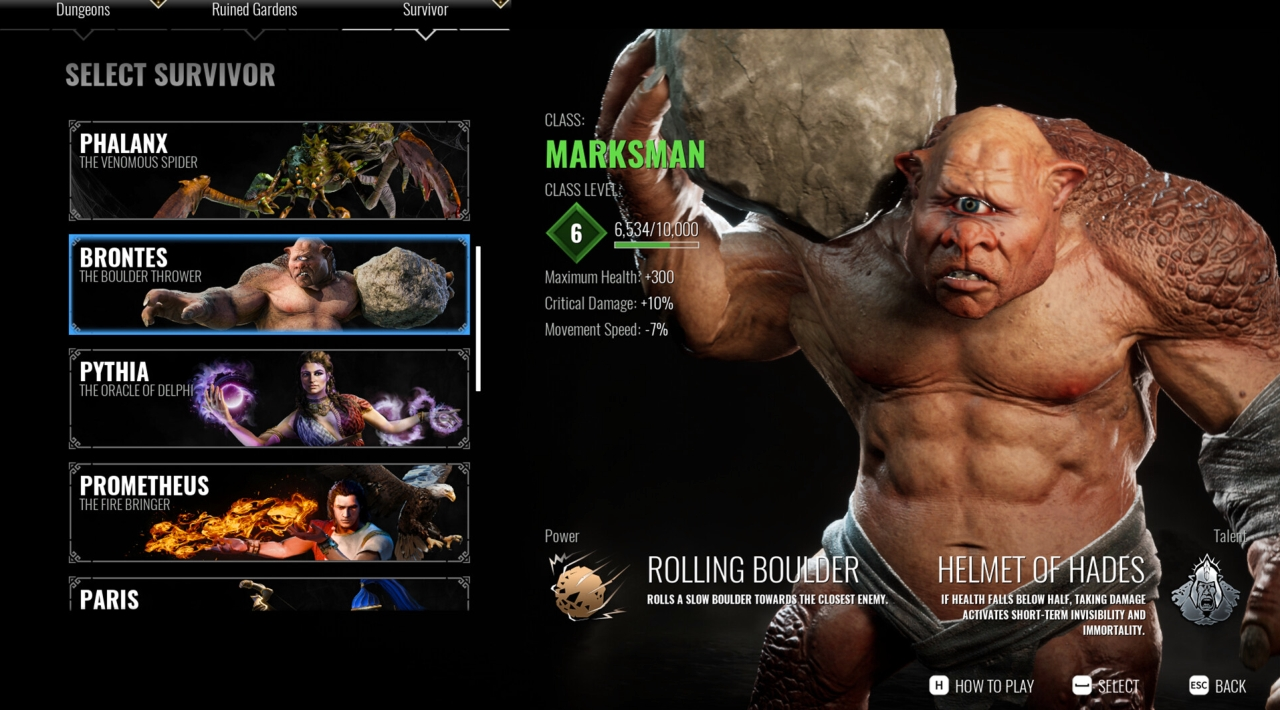Open the How To Play guide
Viewport: 1280px width, 710px height.
click(981, 686)
